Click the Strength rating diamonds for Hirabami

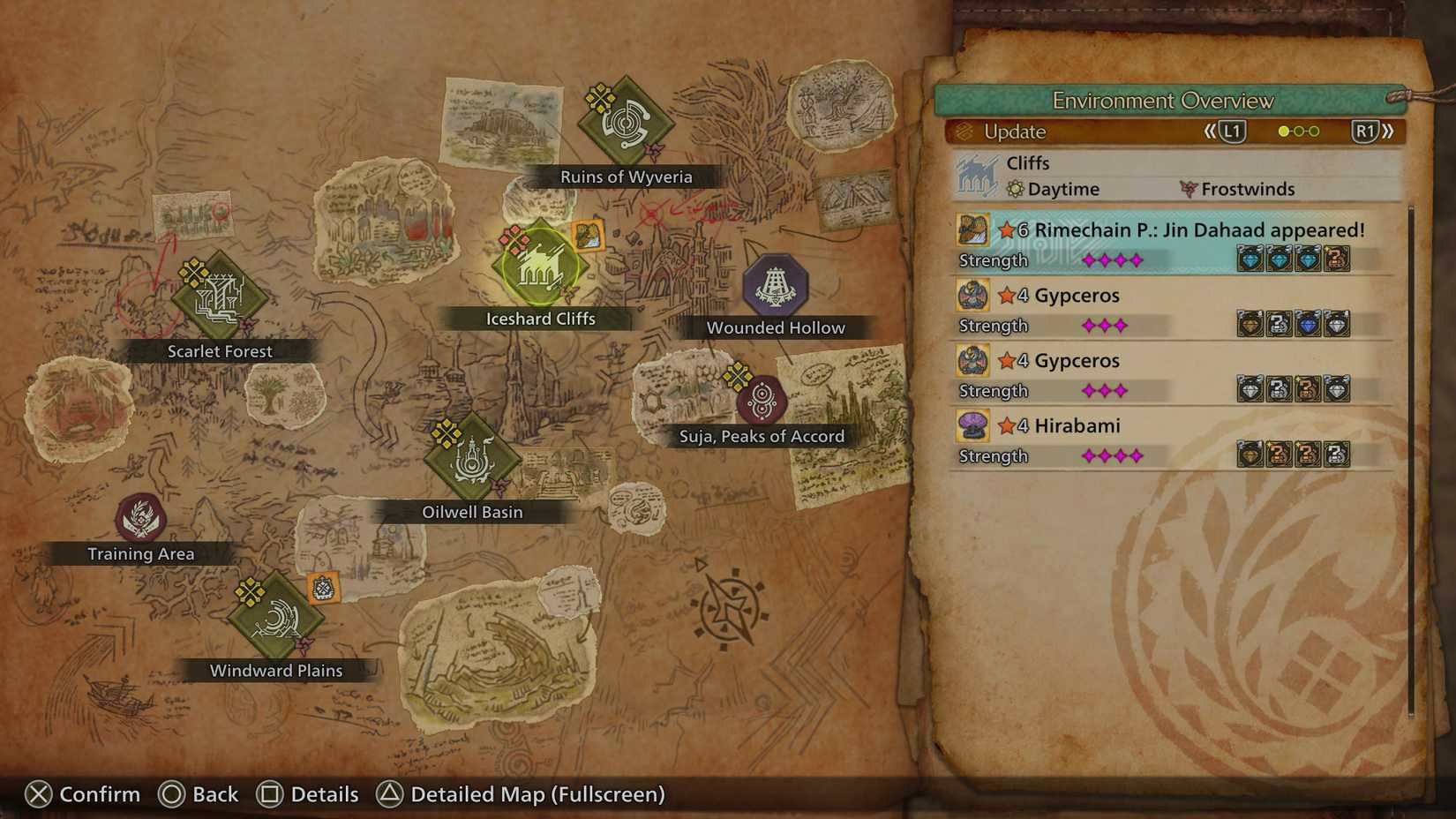coord(1112,456)
